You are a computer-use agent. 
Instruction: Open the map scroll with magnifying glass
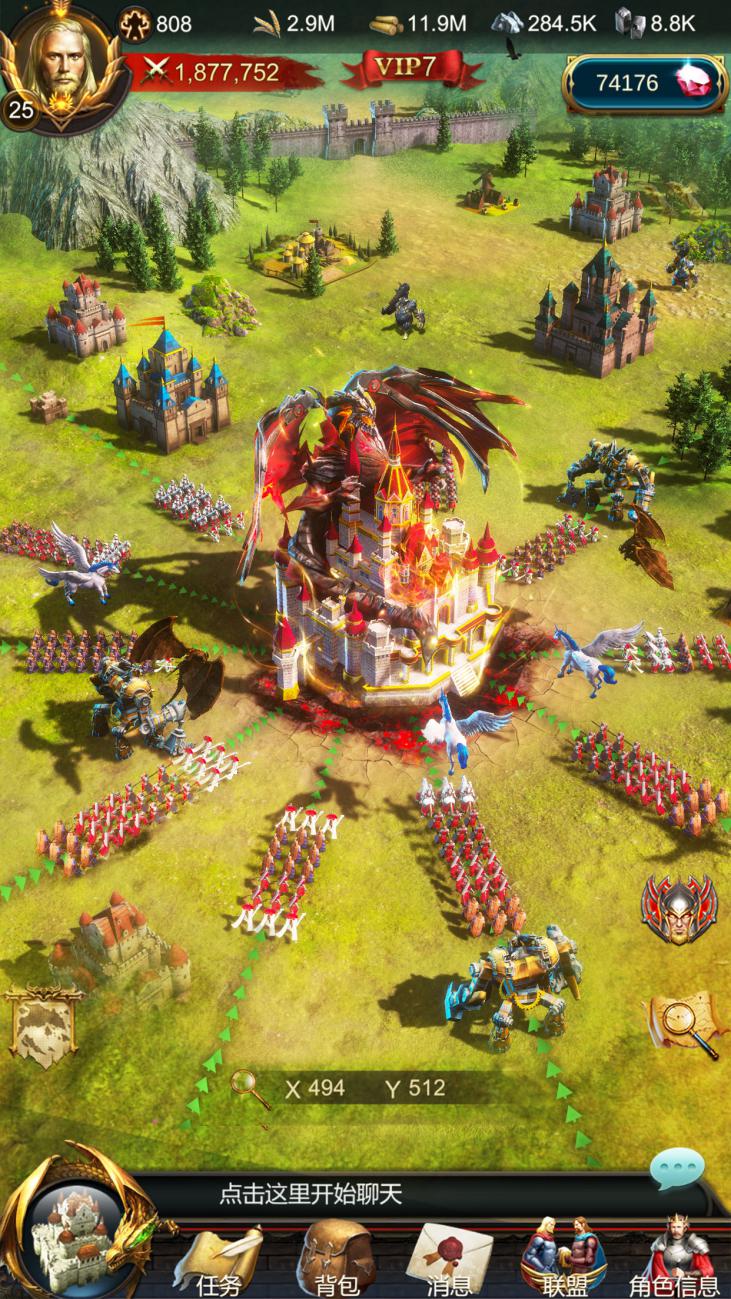tap(686, 1022)
